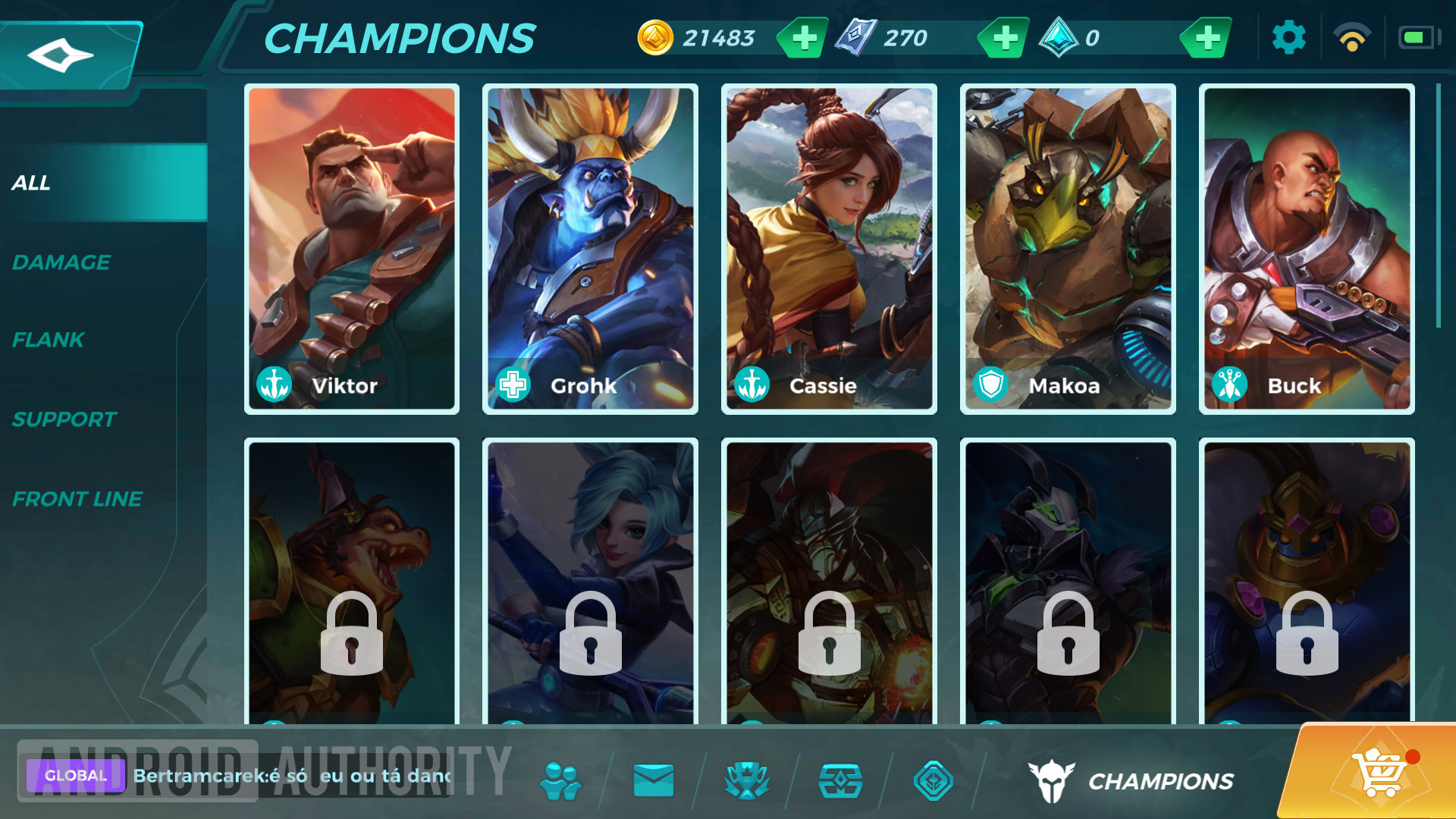Filter by Front Line champions
Screen dimensions: 1456x819
[x=77, y=499]
